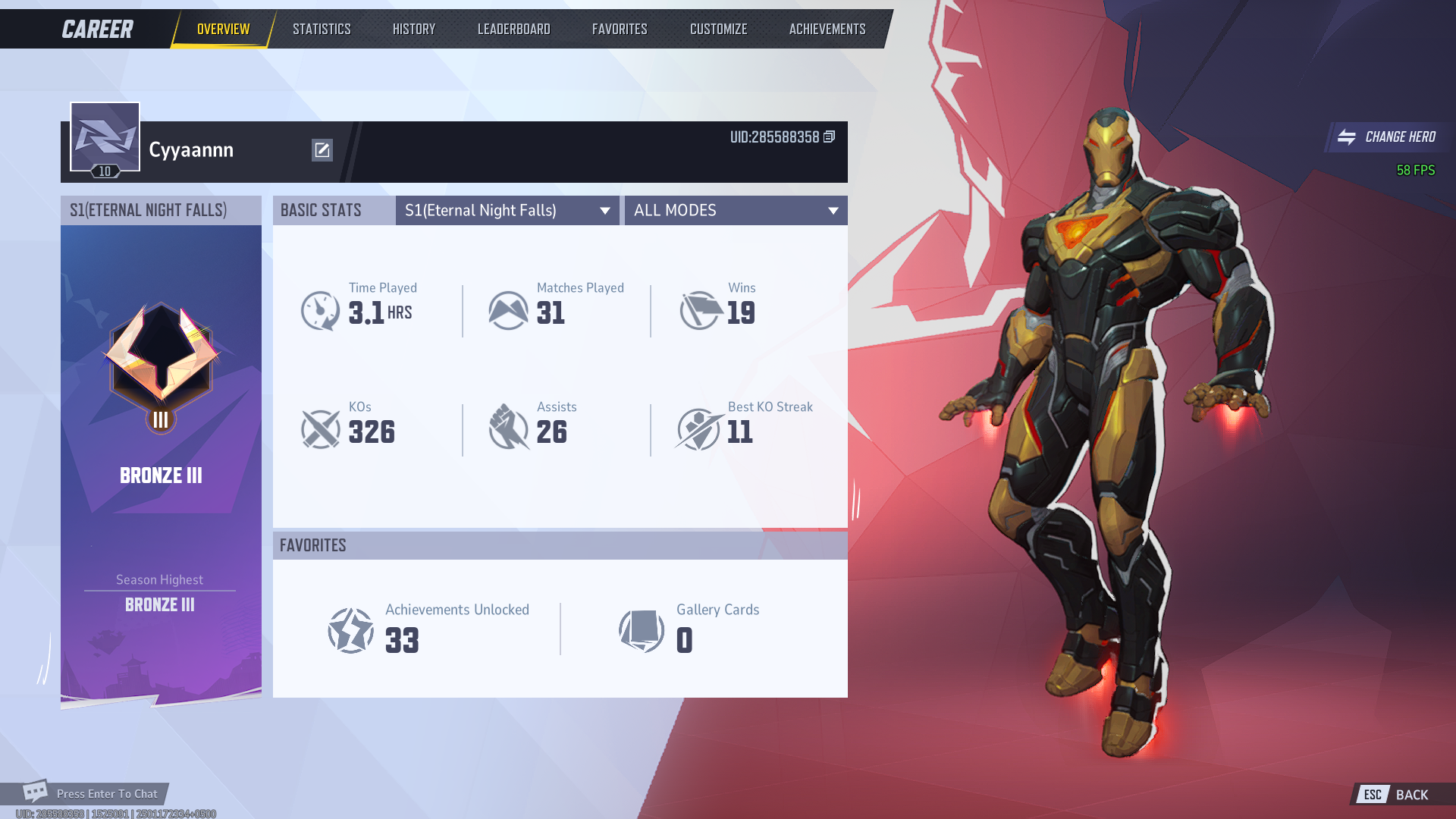The width and height of the screenshot is (1456, 819).
Task: Click the Time Played clock icon
Action: (x=322, y=309)
